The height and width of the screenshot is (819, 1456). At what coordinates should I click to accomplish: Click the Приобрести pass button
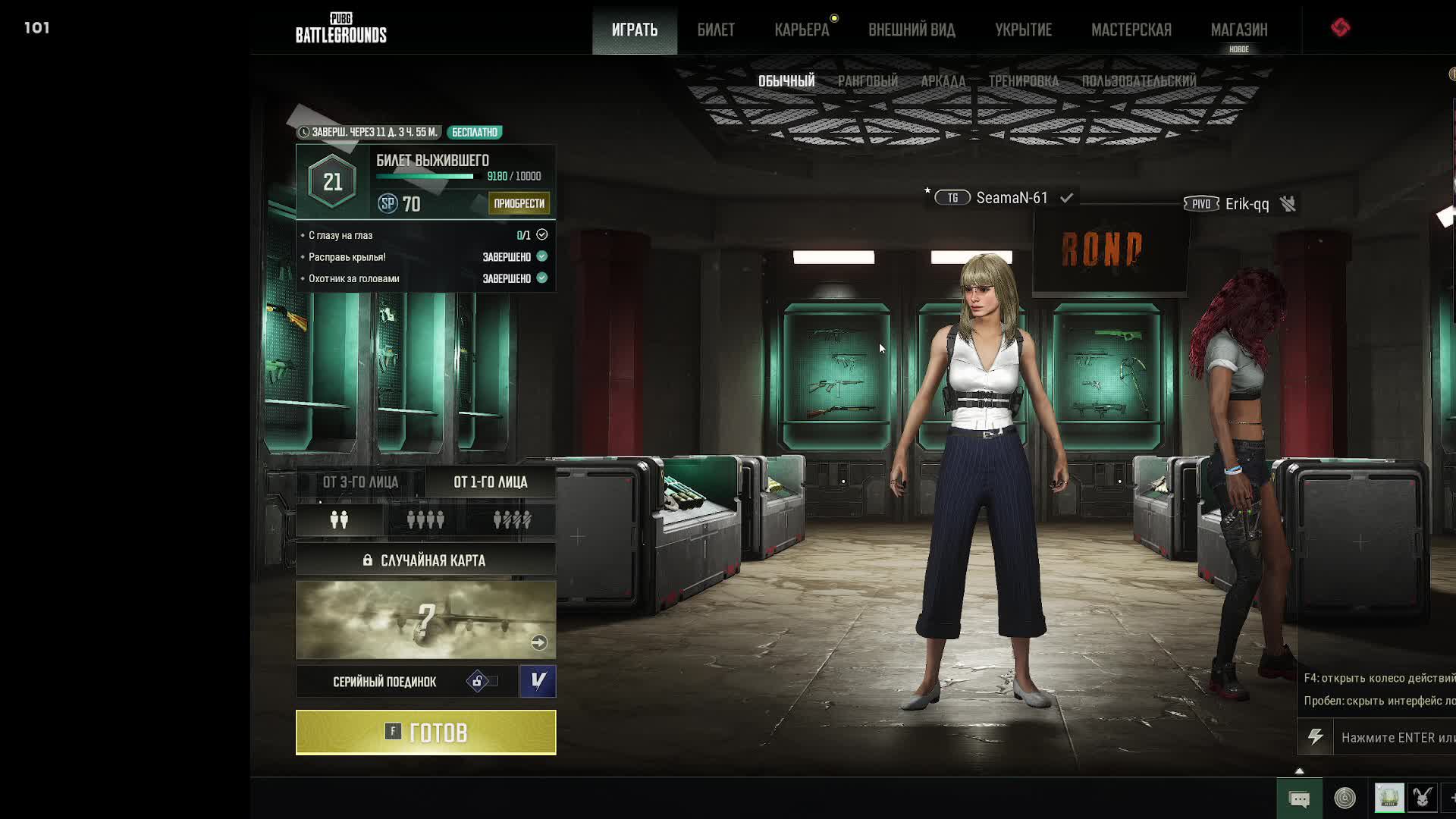(x=519, y=203)
